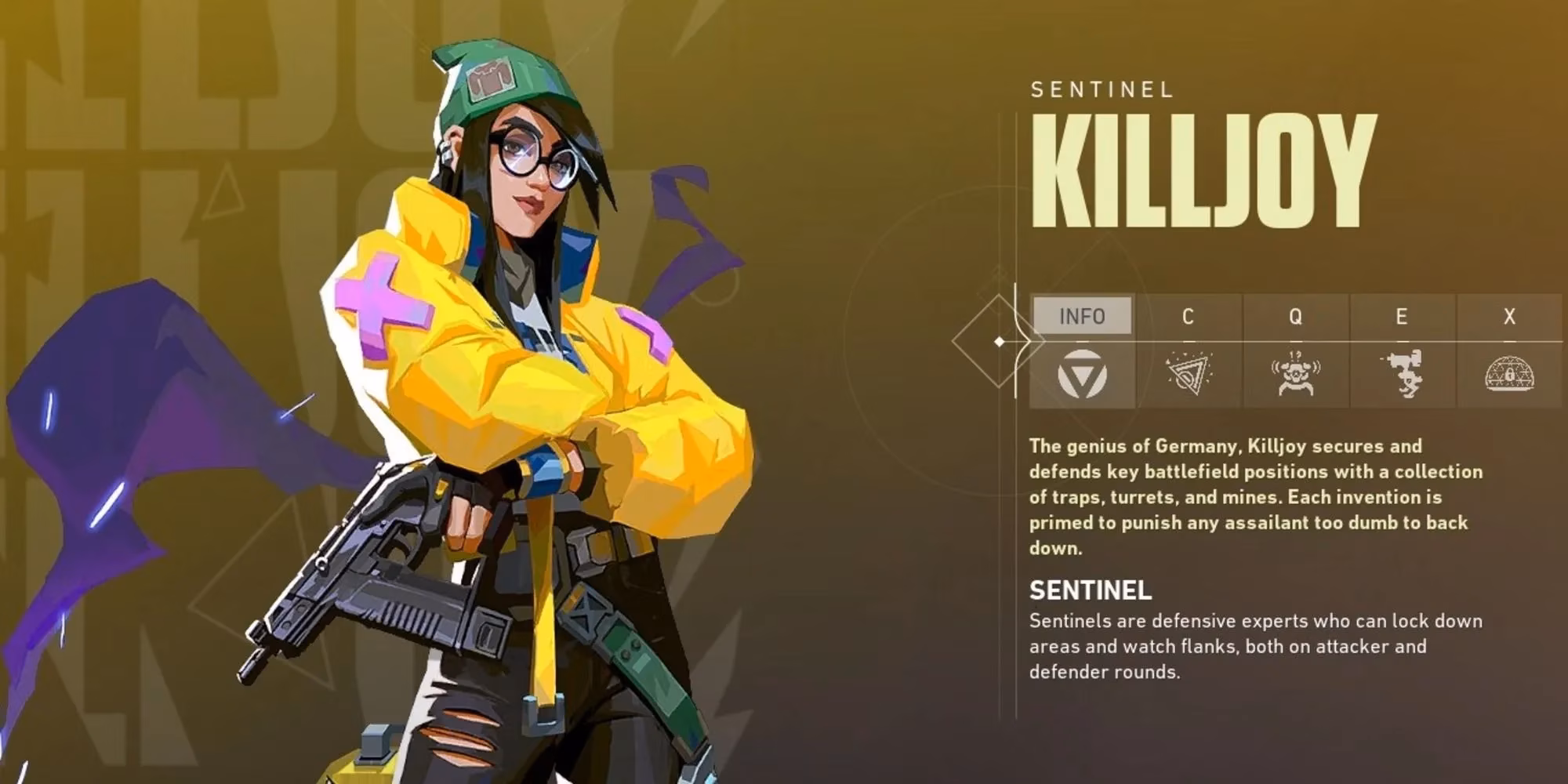Viewport: 1568px width, 784px height.
Task: Pick the Turret ability icon
Action: 1402,375
